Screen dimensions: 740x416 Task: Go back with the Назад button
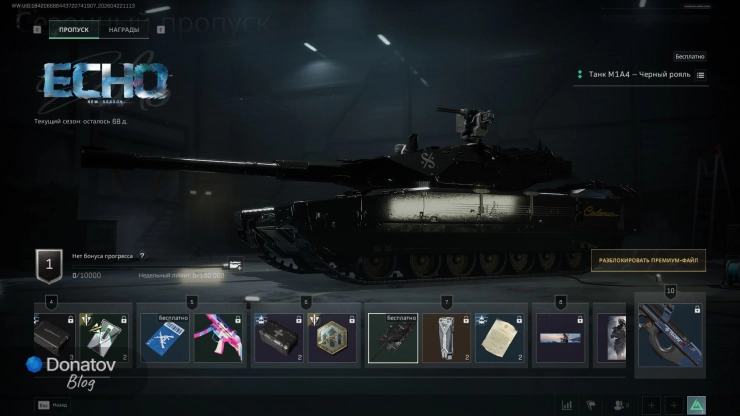point(52,405)
